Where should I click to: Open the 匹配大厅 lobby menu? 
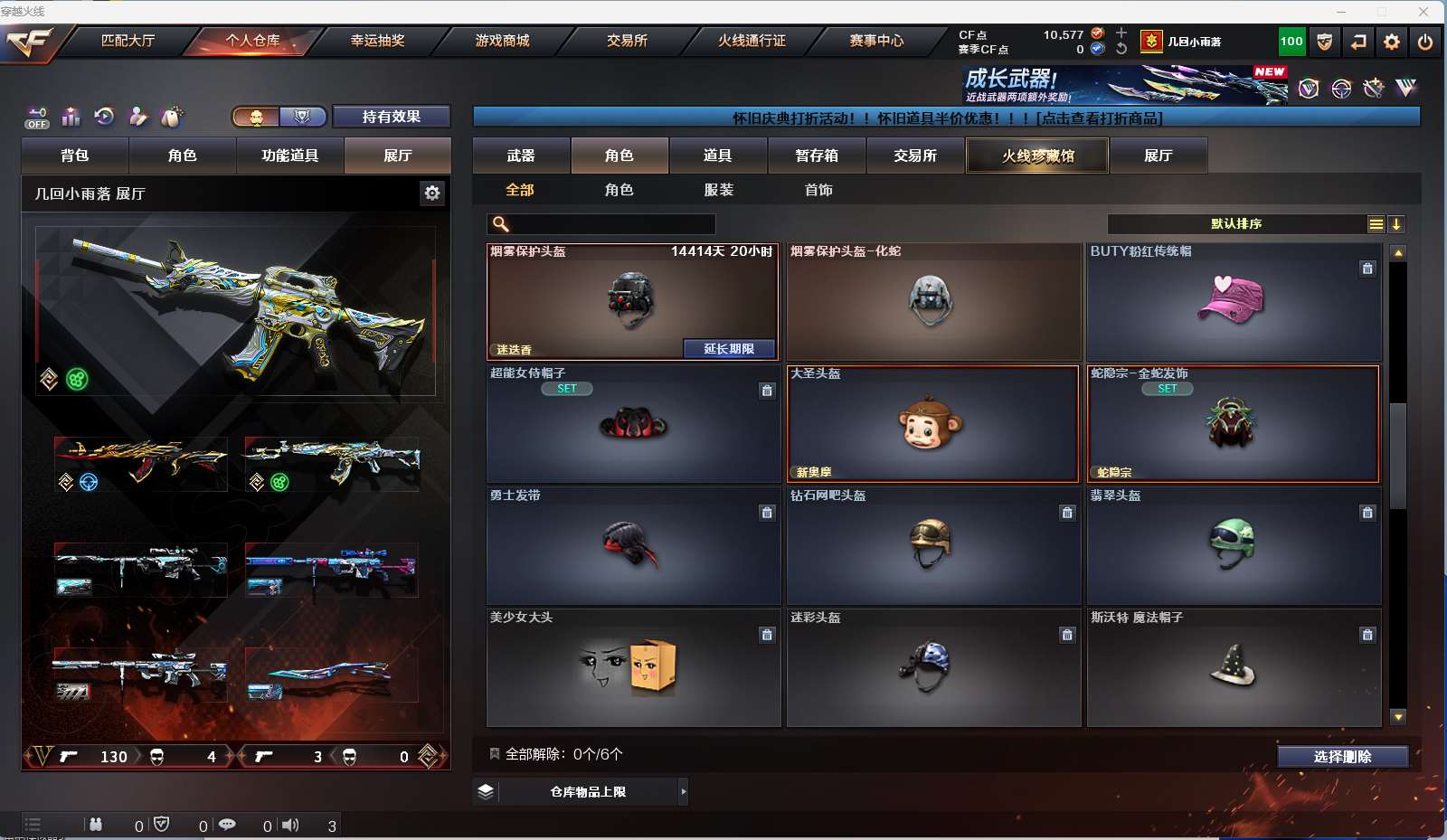click(128, 41)
